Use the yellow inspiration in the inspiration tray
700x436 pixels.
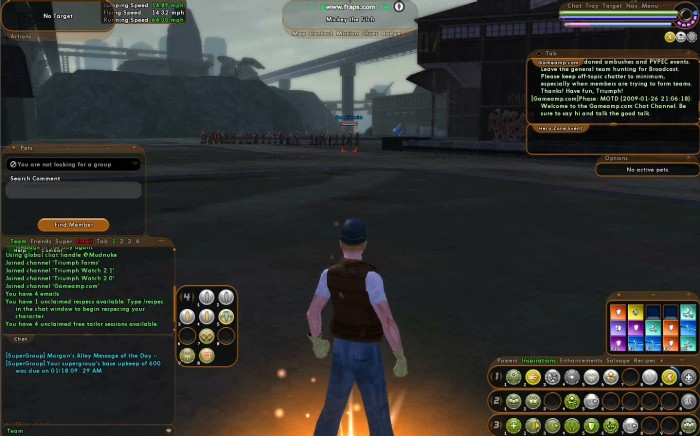[636, 313]
